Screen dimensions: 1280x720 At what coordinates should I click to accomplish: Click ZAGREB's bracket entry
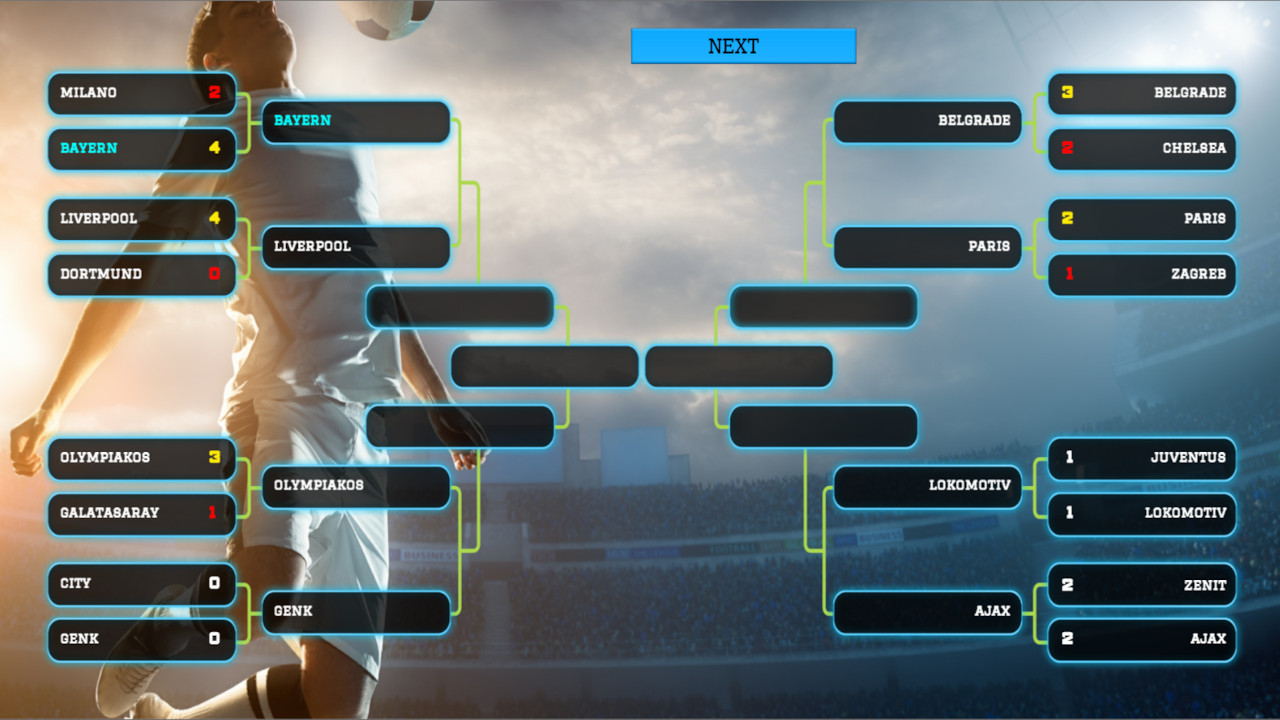[x=1140, y=275]
